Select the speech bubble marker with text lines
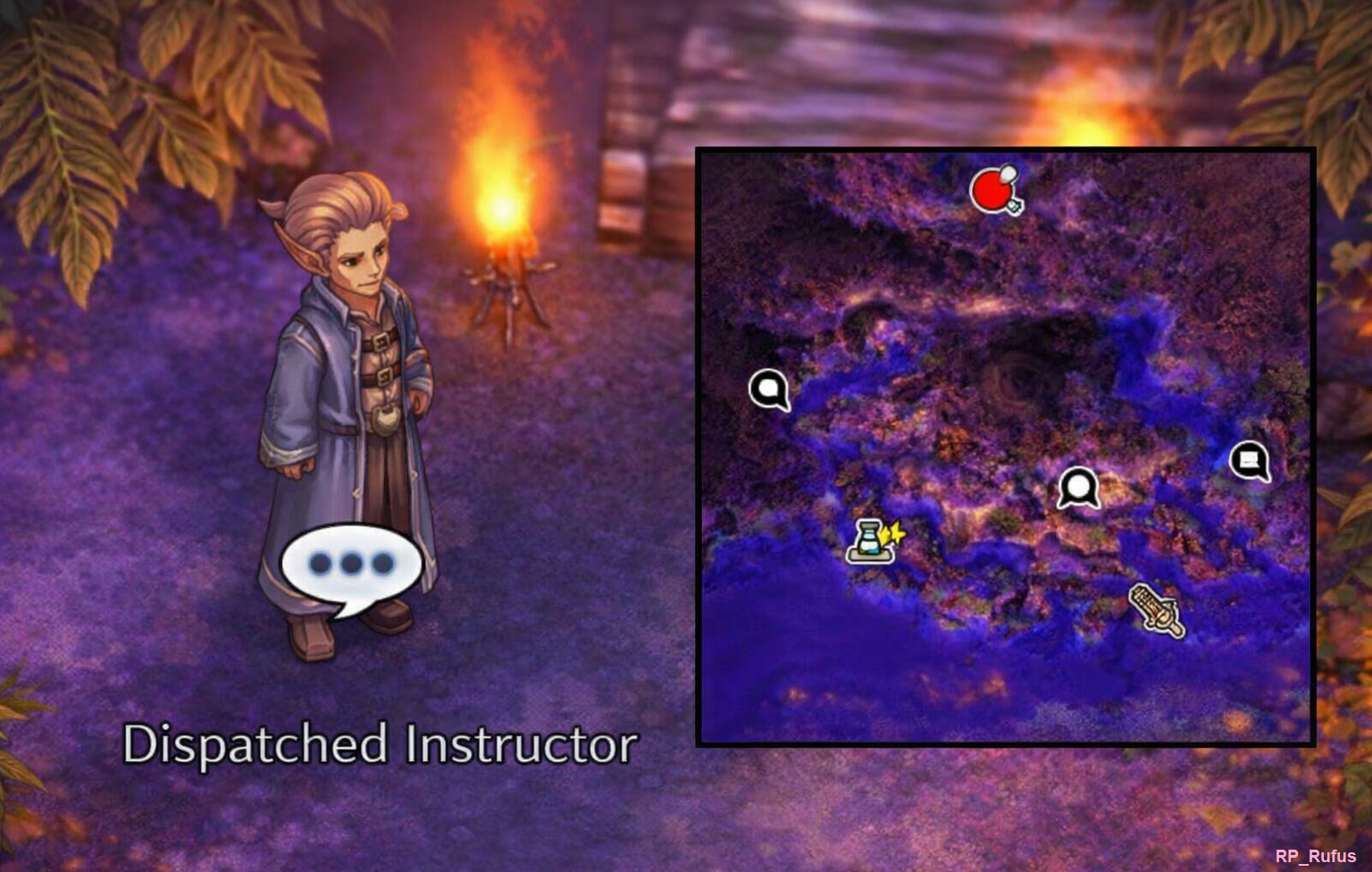Viewport: 1372px width, 872px height. pyautogui.click(x=1250, y=461)
